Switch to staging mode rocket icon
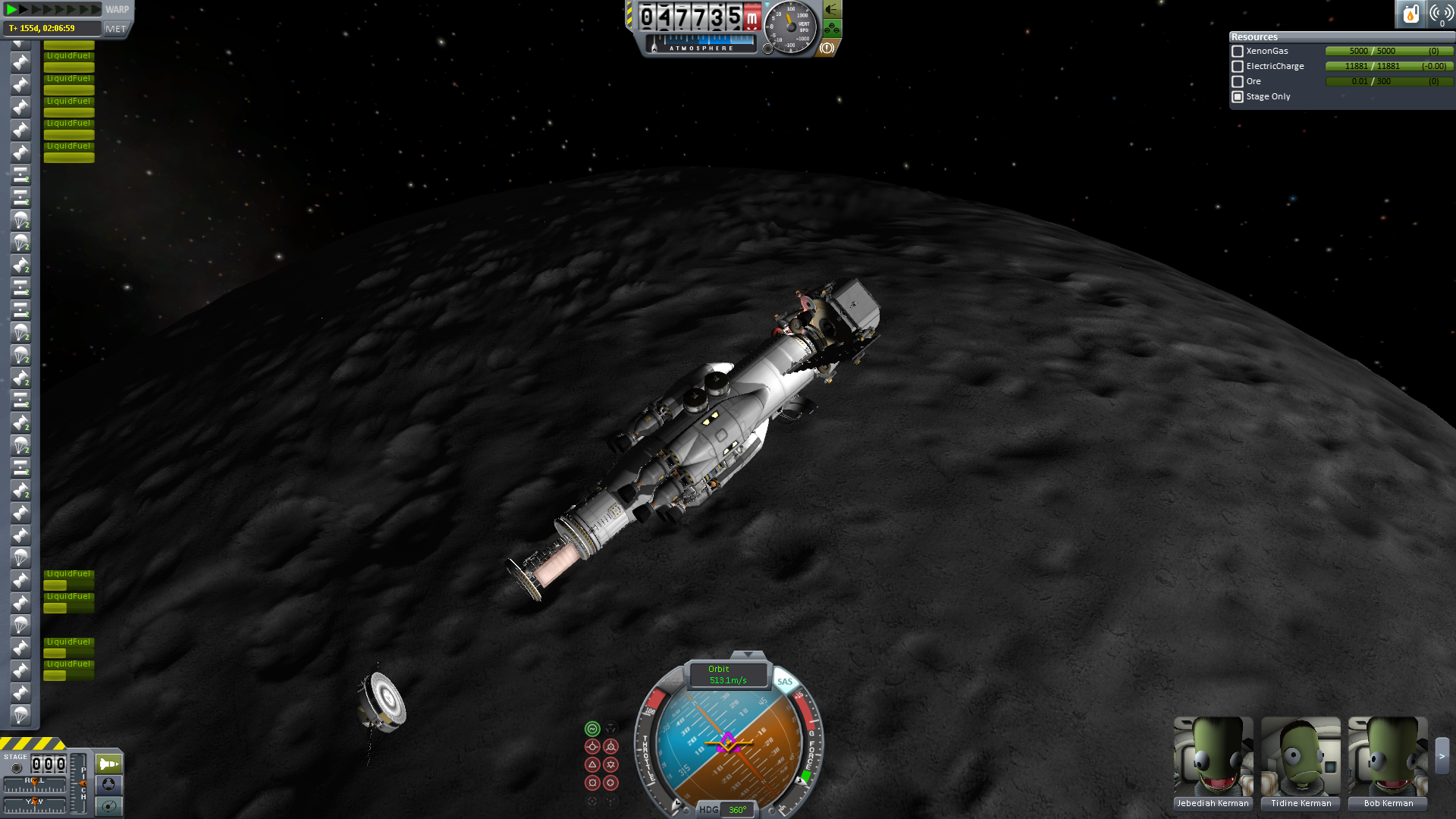The image size is (1456, 819). click(108, 764)
